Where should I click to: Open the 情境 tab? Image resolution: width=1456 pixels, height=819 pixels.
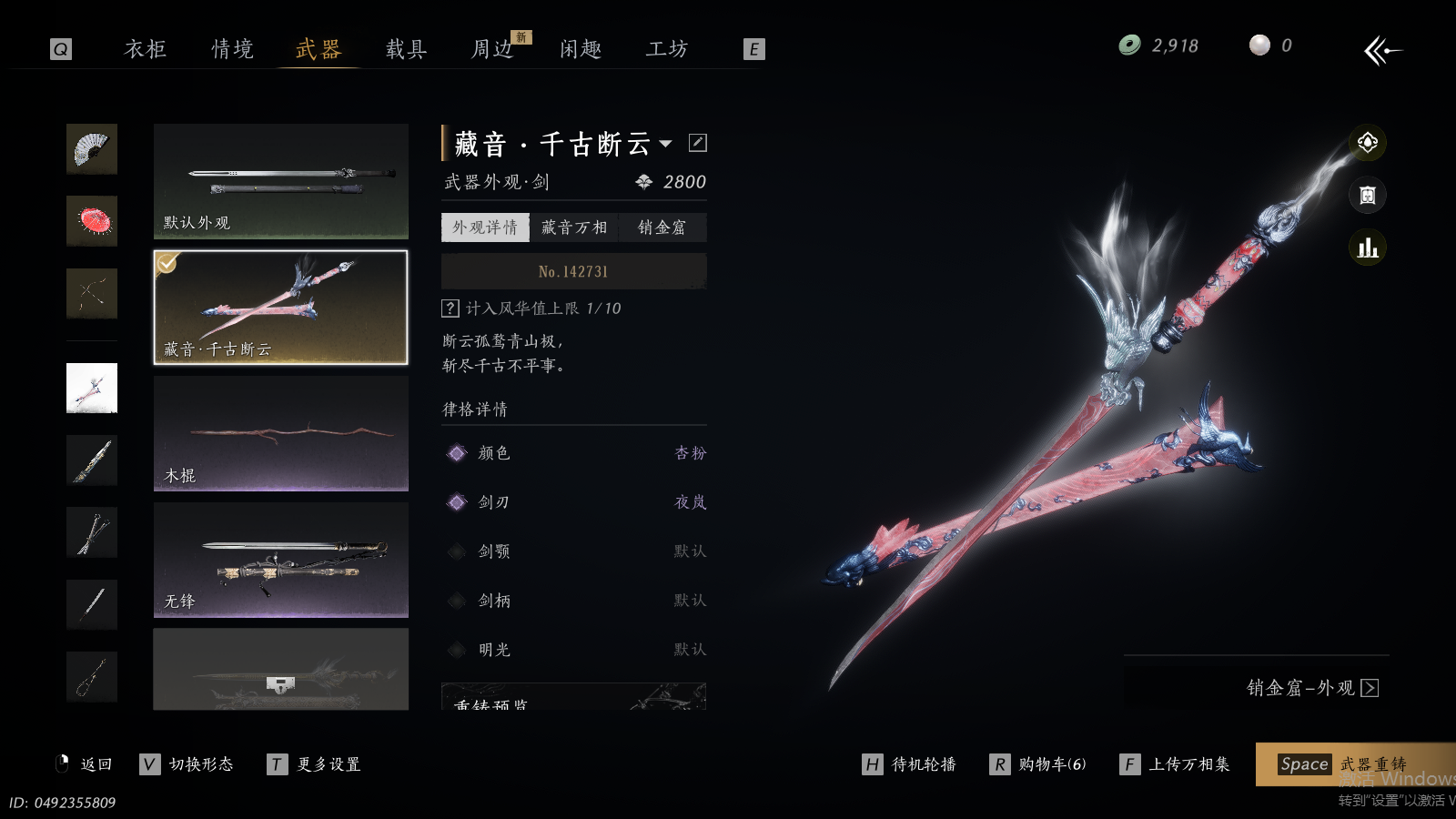click(233, 49)
